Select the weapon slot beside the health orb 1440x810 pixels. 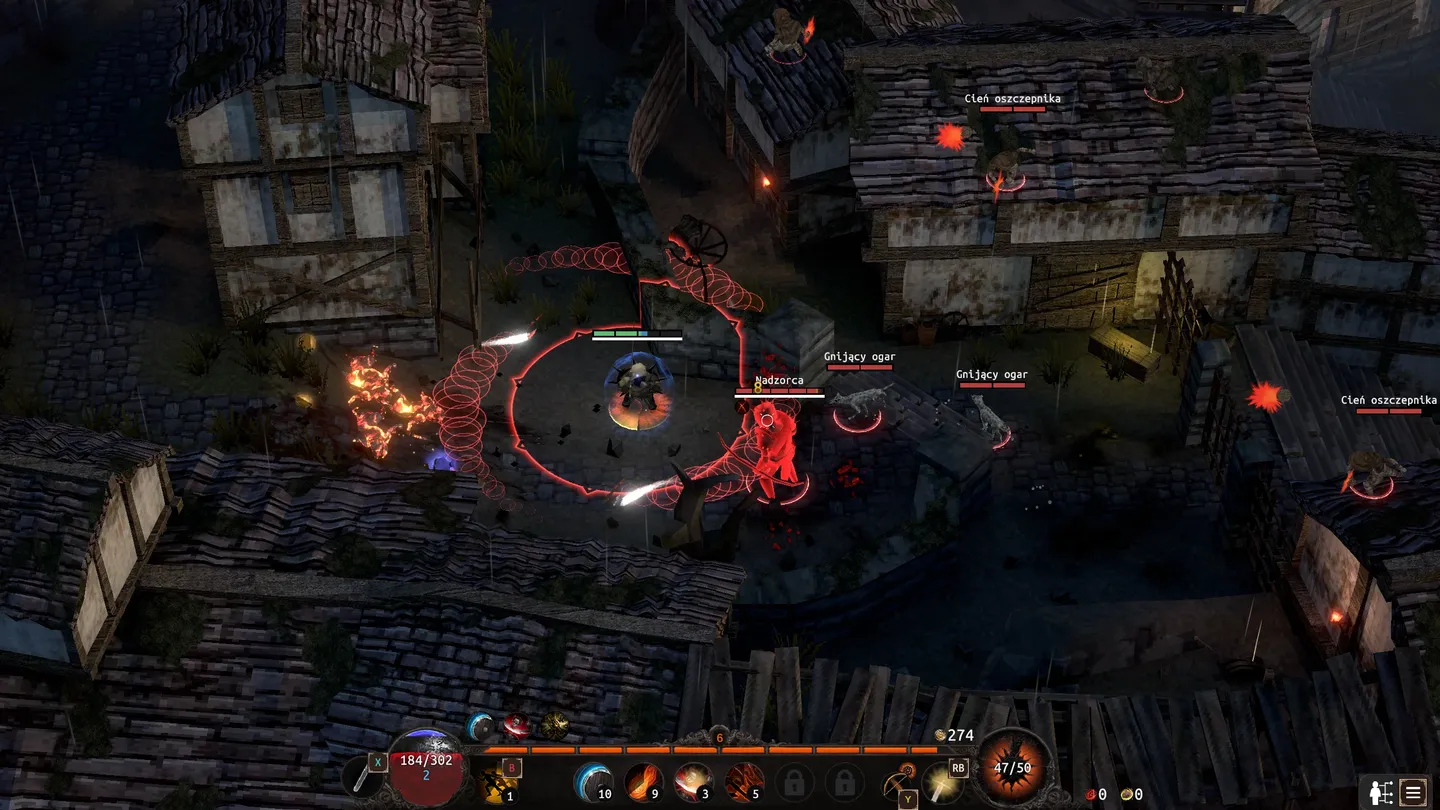click(x=362, y=778)
